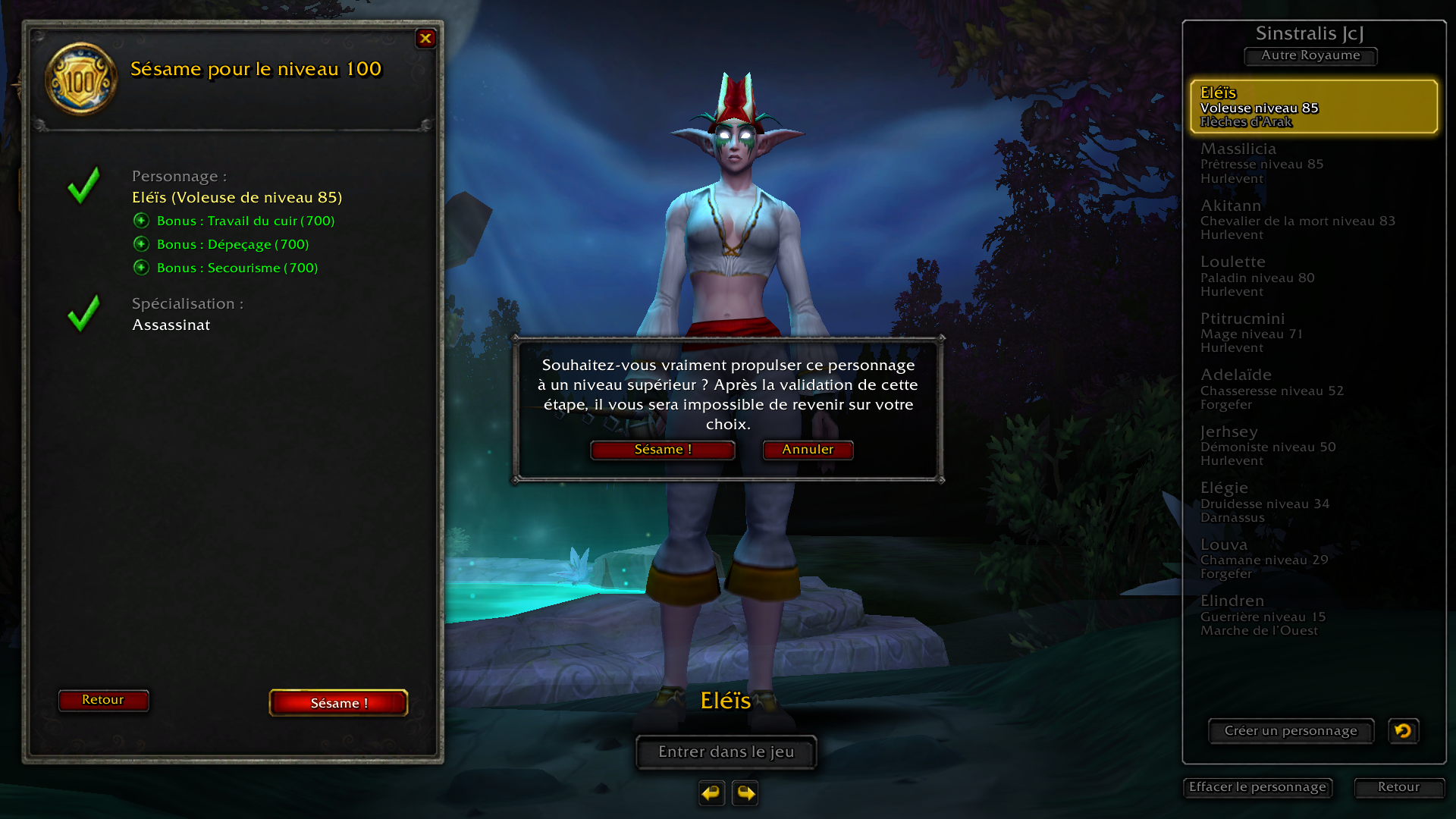This screenshot has height=819, width=1456.
Task: Enter the game with Entrer dans le jeu
Action: click(x=726, y=752)
